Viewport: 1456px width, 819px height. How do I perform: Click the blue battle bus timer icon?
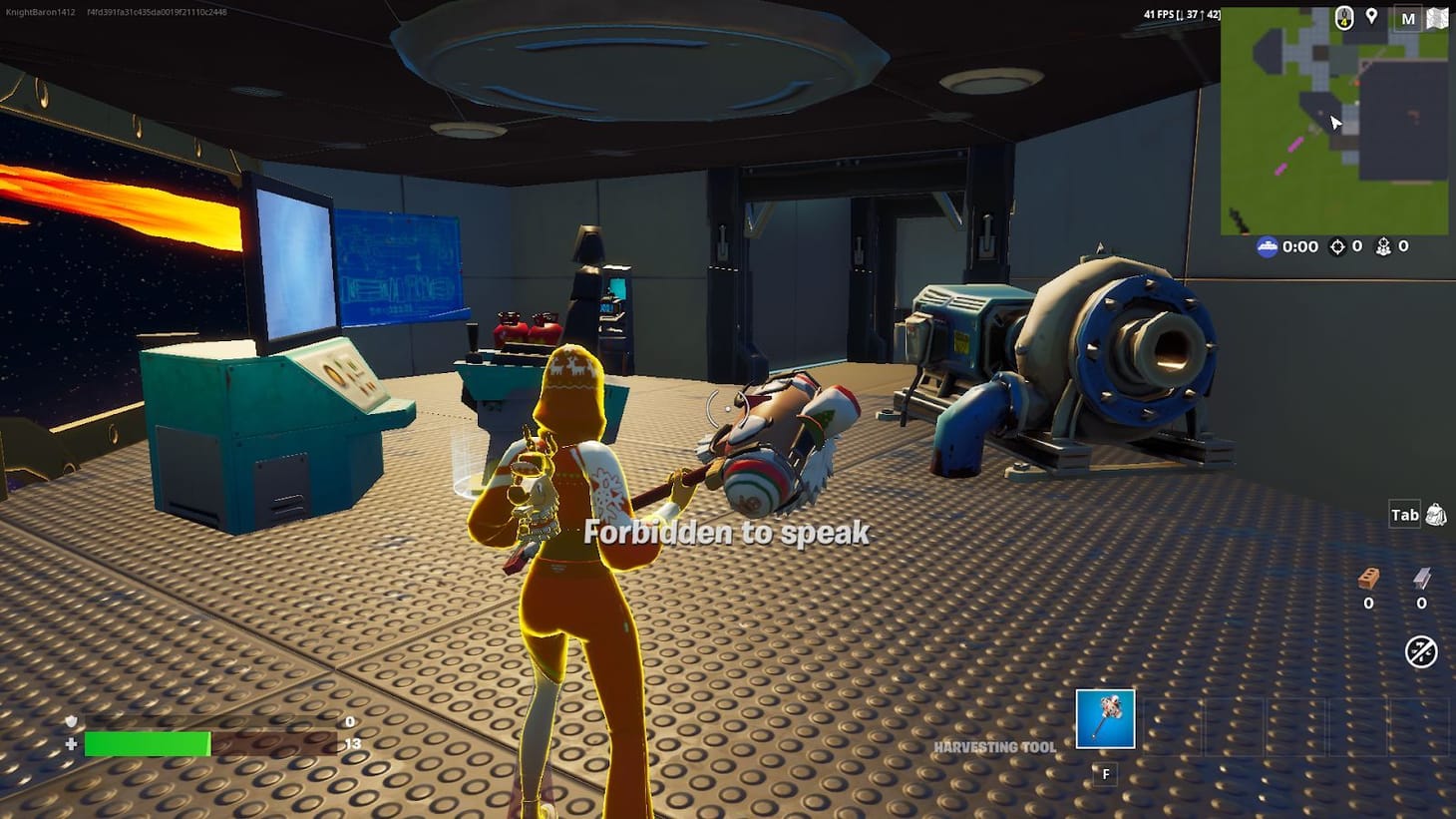point(1268,246)
